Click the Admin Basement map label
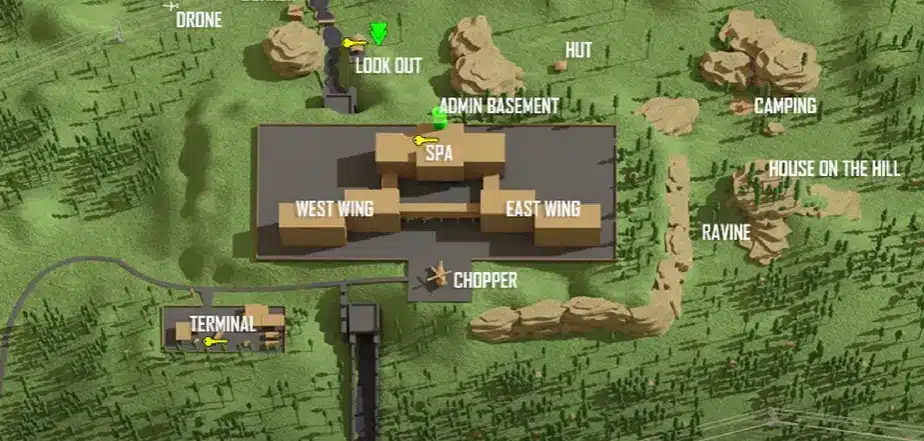 click(499, 105)
